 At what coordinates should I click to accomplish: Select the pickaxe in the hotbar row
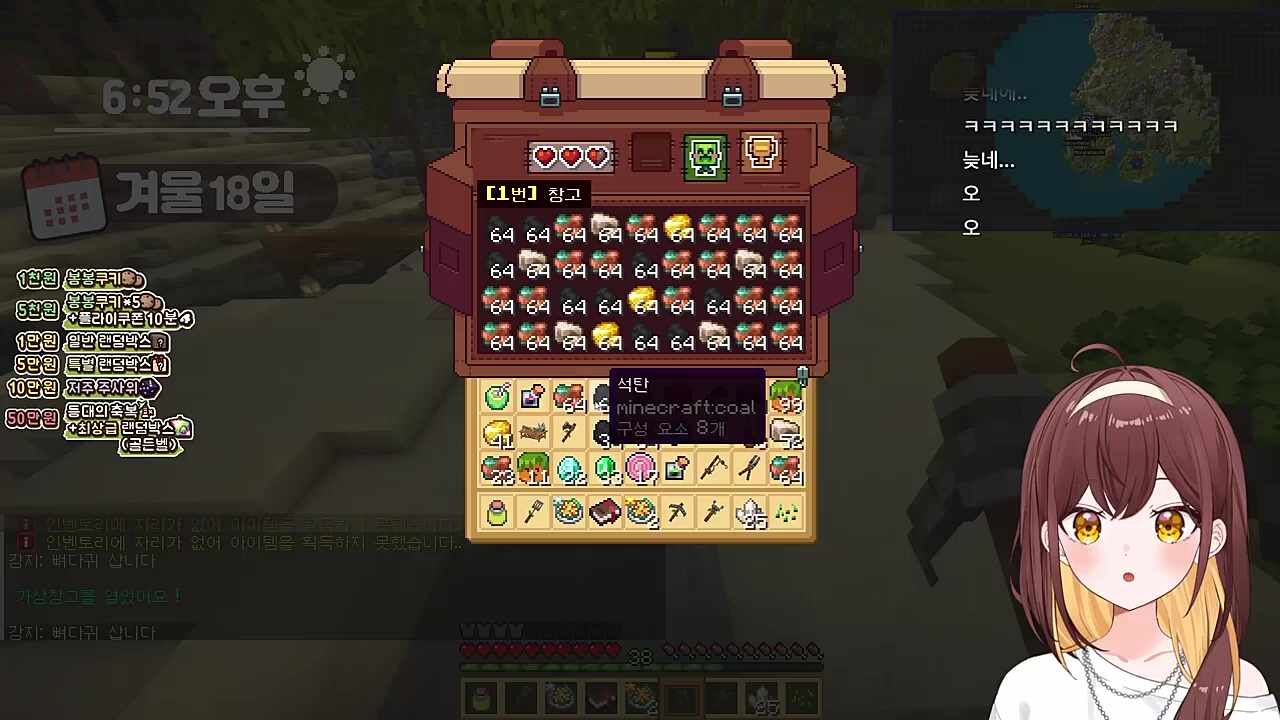pos(677,512)
